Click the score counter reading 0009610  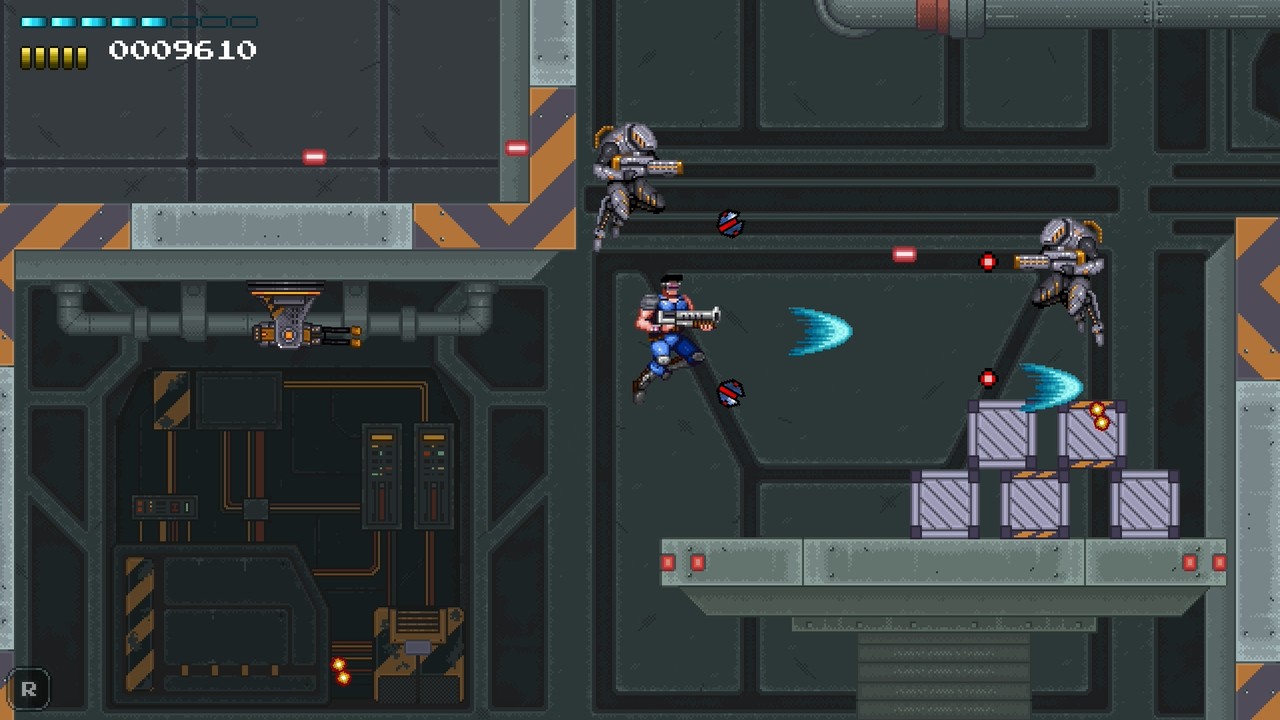point(183,49)
